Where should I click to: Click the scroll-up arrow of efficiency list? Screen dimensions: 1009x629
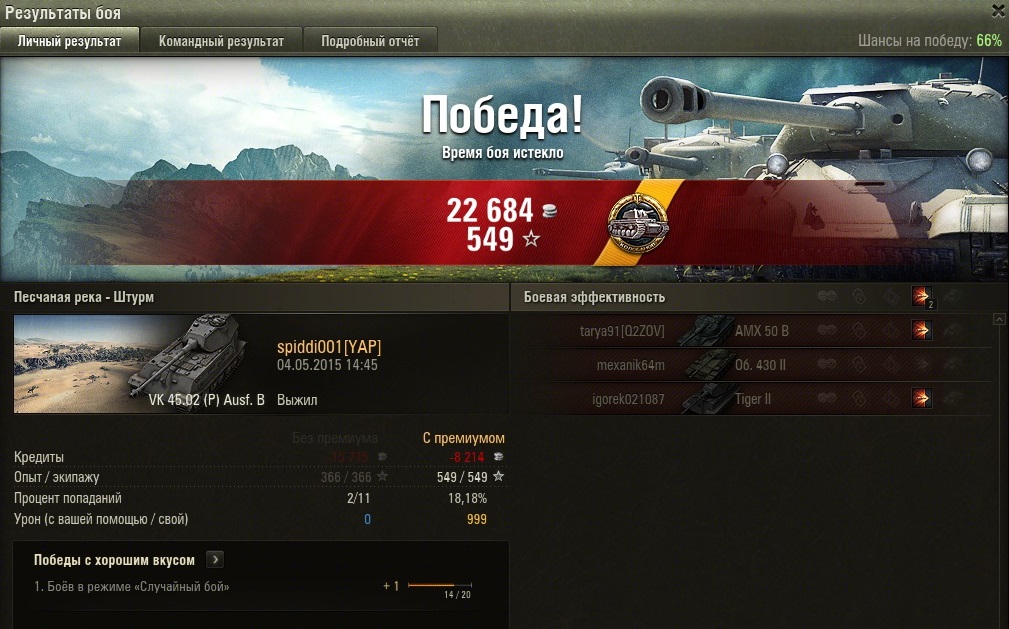click(x=998, y=320)
